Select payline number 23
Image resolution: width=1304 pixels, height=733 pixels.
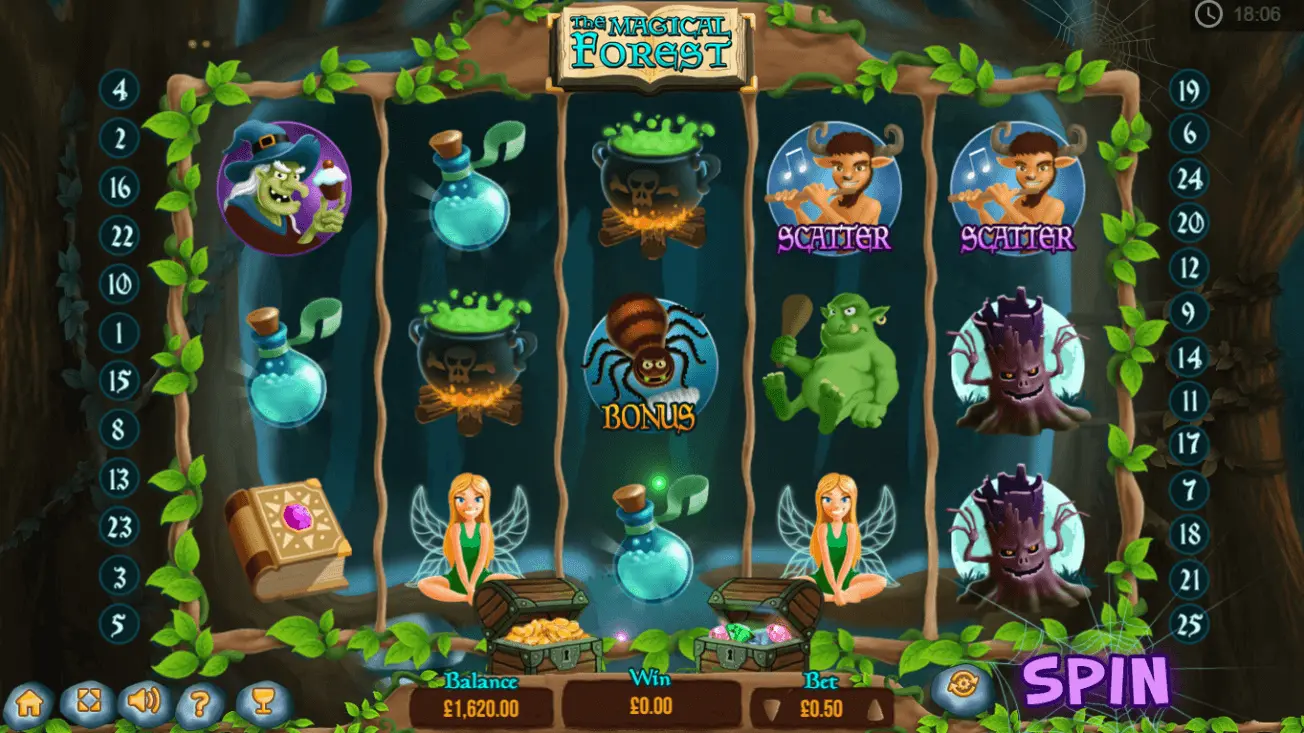pos(120,525)
